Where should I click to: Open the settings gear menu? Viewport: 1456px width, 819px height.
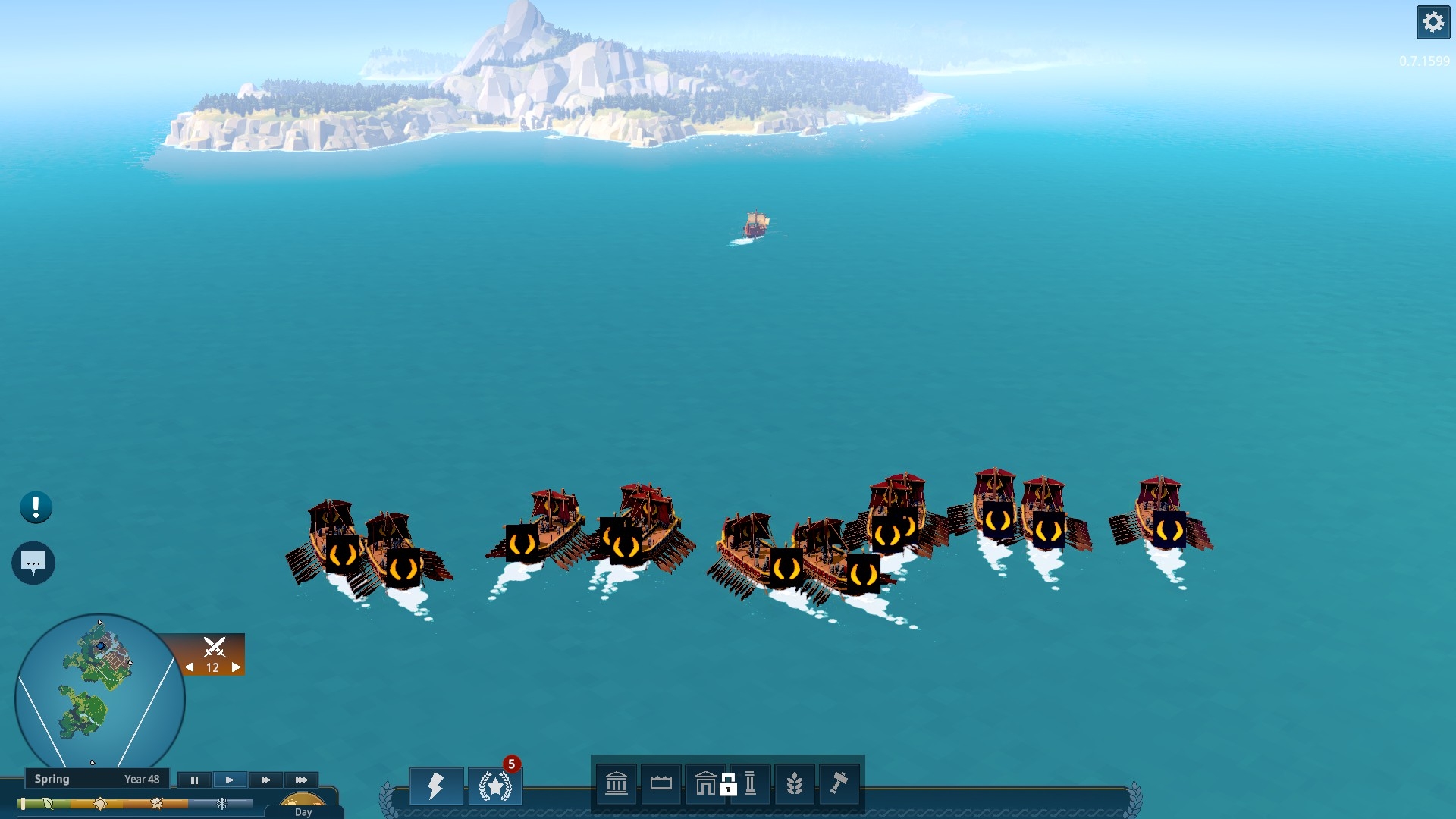point(1432,22)
